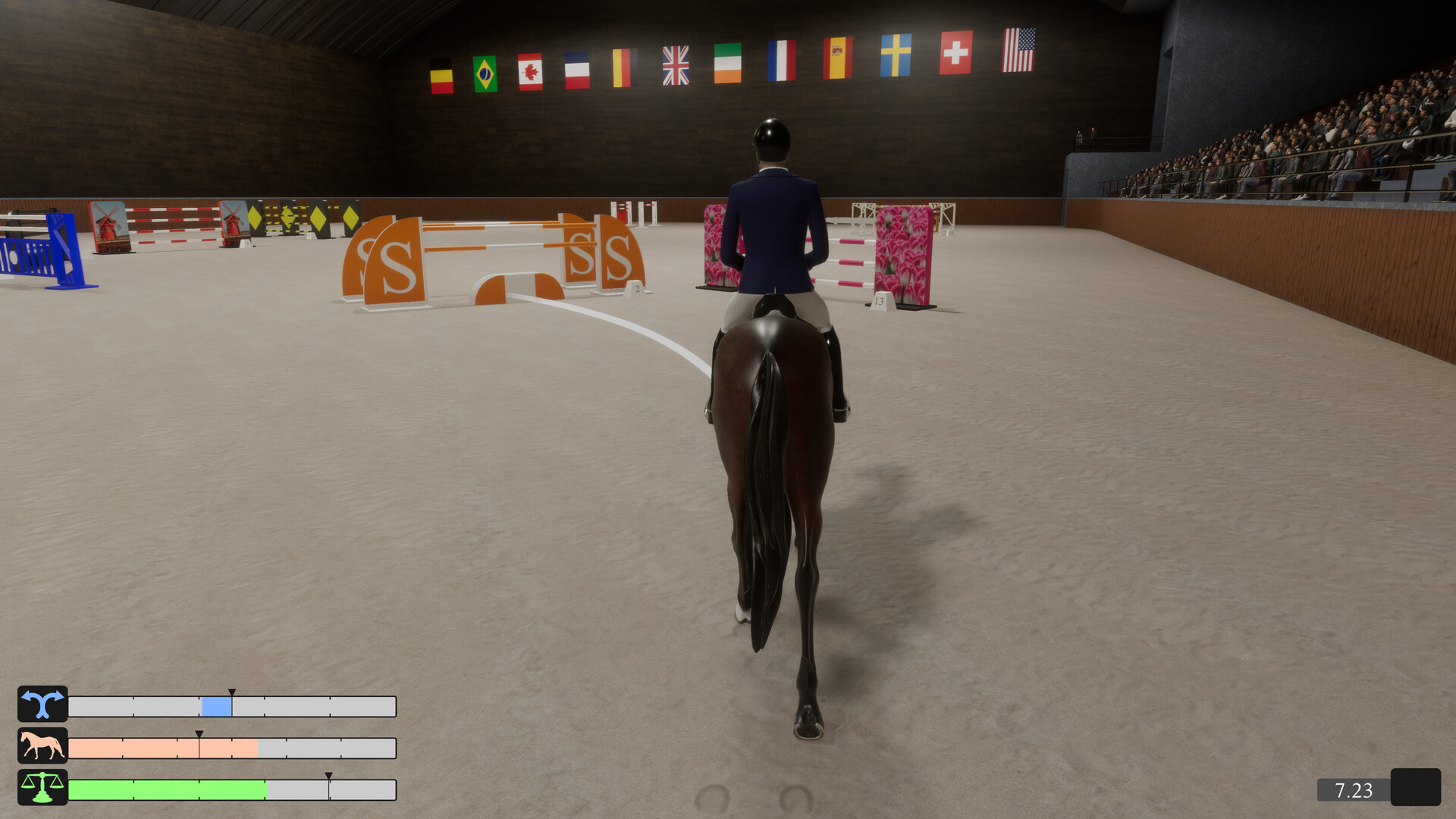
Task: Select the Swiss flag icon
Action: point(955,53)
